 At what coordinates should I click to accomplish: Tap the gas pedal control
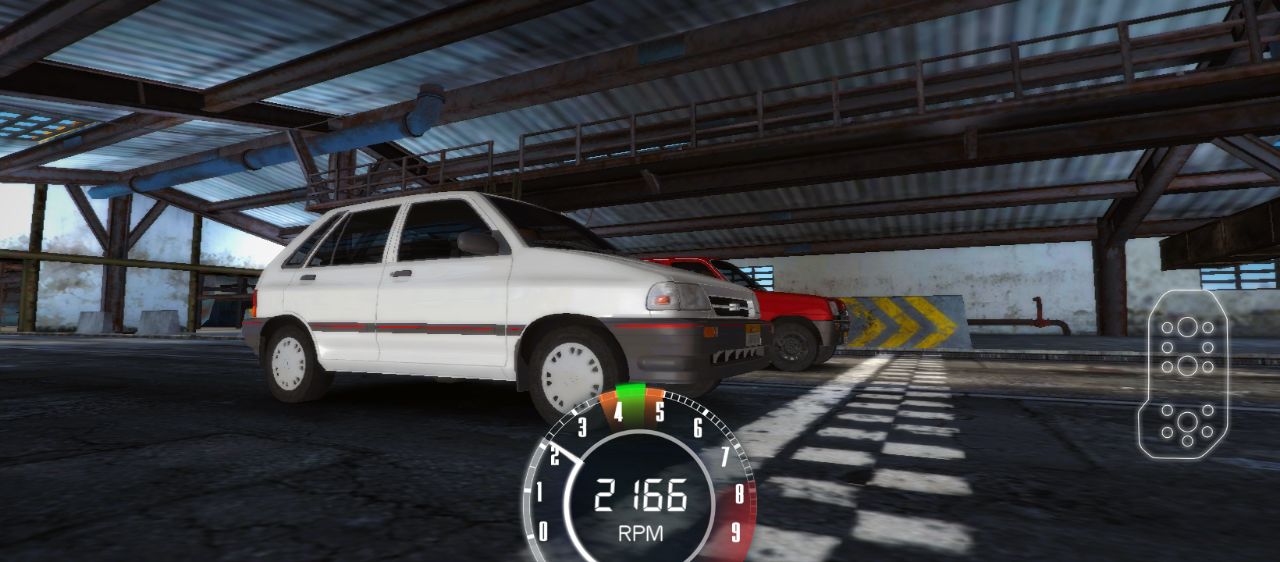pyautogui.click(x=1187, y=374)
